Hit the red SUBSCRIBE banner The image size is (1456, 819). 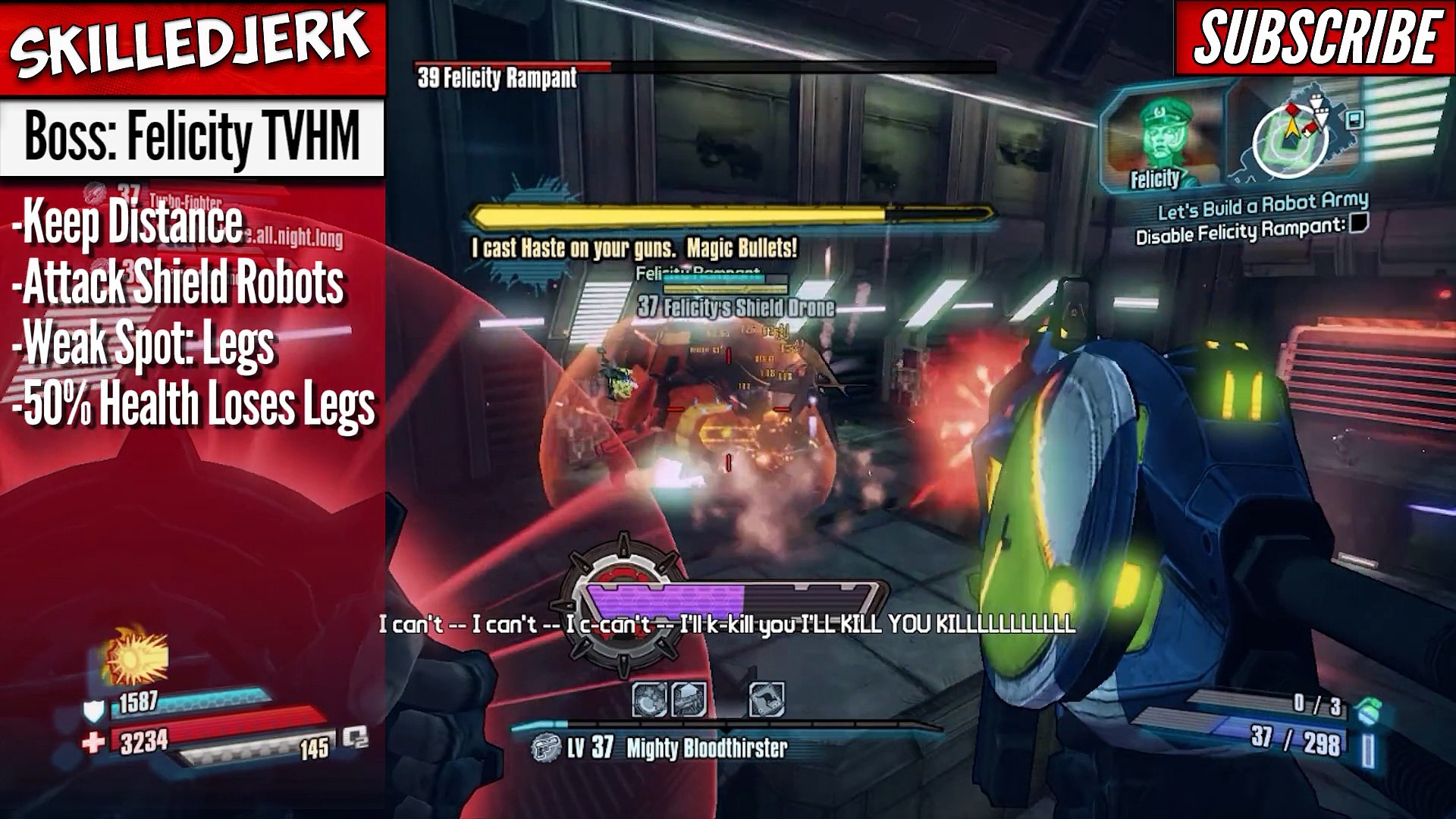tap(1316, 38)
